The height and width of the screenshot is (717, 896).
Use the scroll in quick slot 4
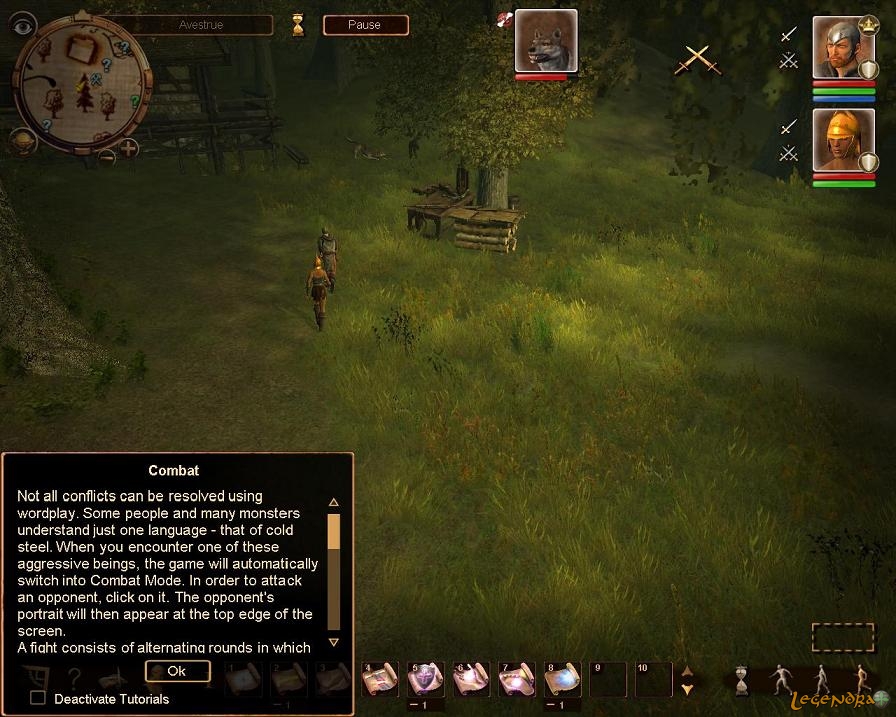[x=380, y=679]
